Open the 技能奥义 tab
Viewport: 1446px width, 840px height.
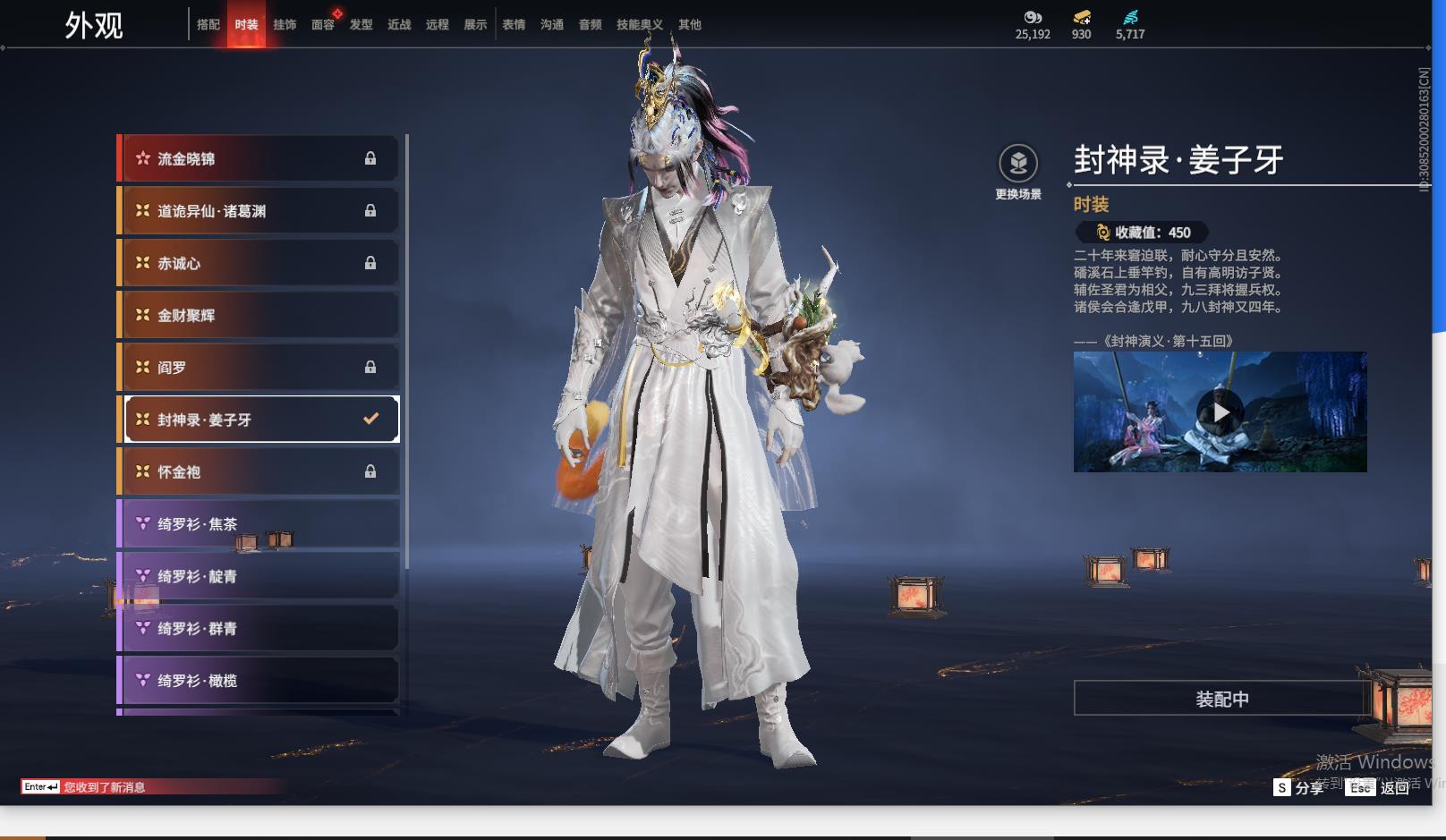pos(639,25)
